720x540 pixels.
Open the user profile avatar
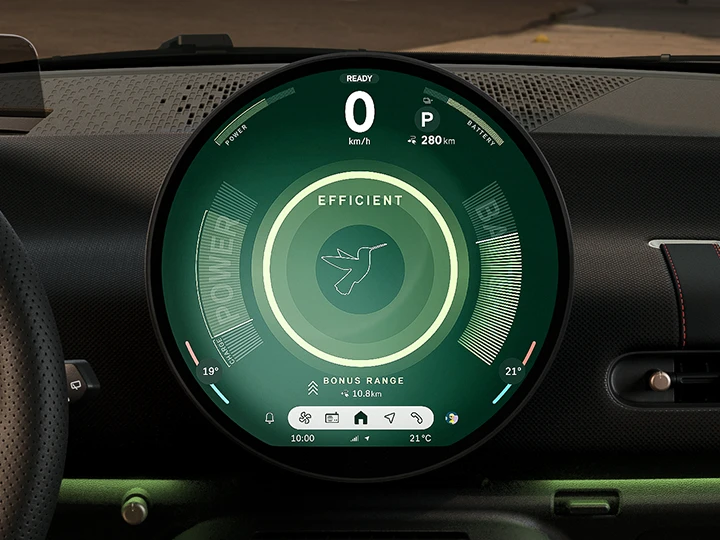click(x=451, y=418)
